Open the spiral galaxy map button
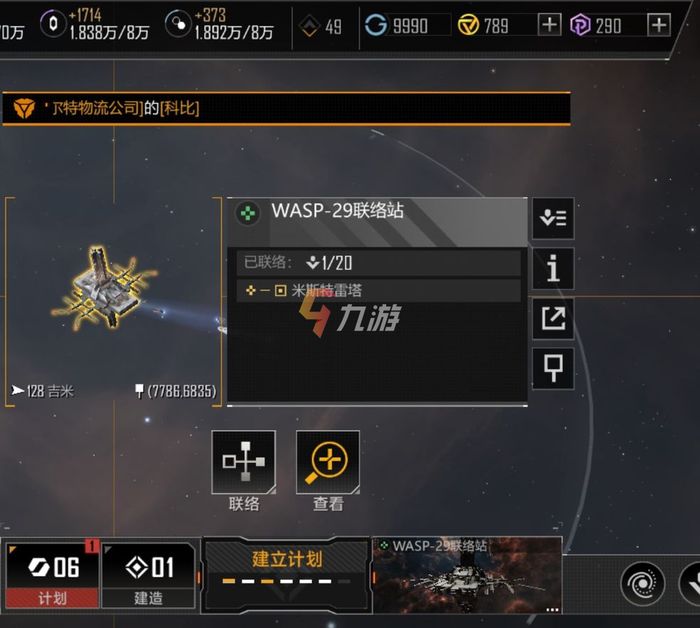This screenshot has height=628, width=700. 642,584
